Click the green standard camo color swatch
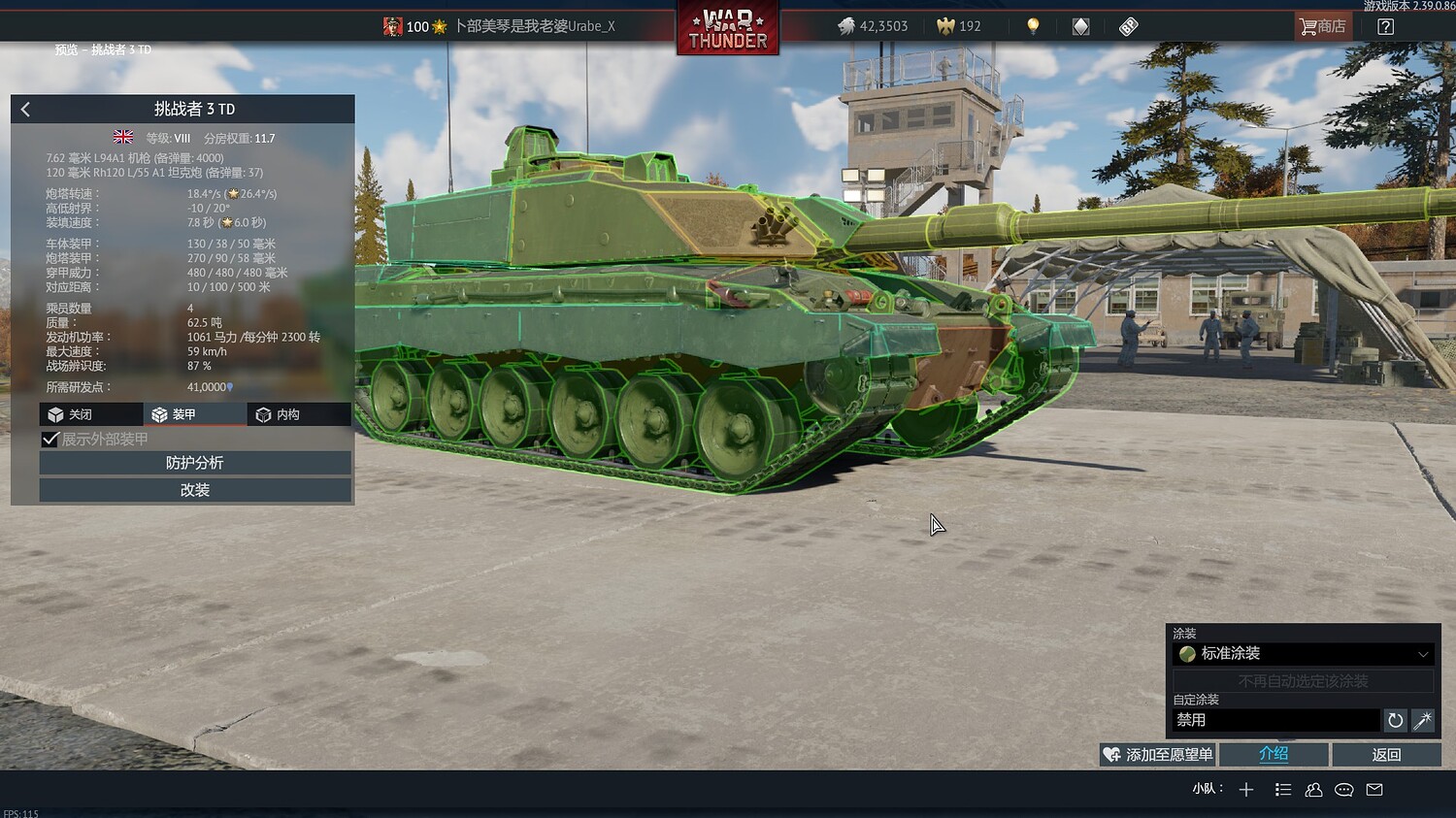 (x=1188, y=654)
